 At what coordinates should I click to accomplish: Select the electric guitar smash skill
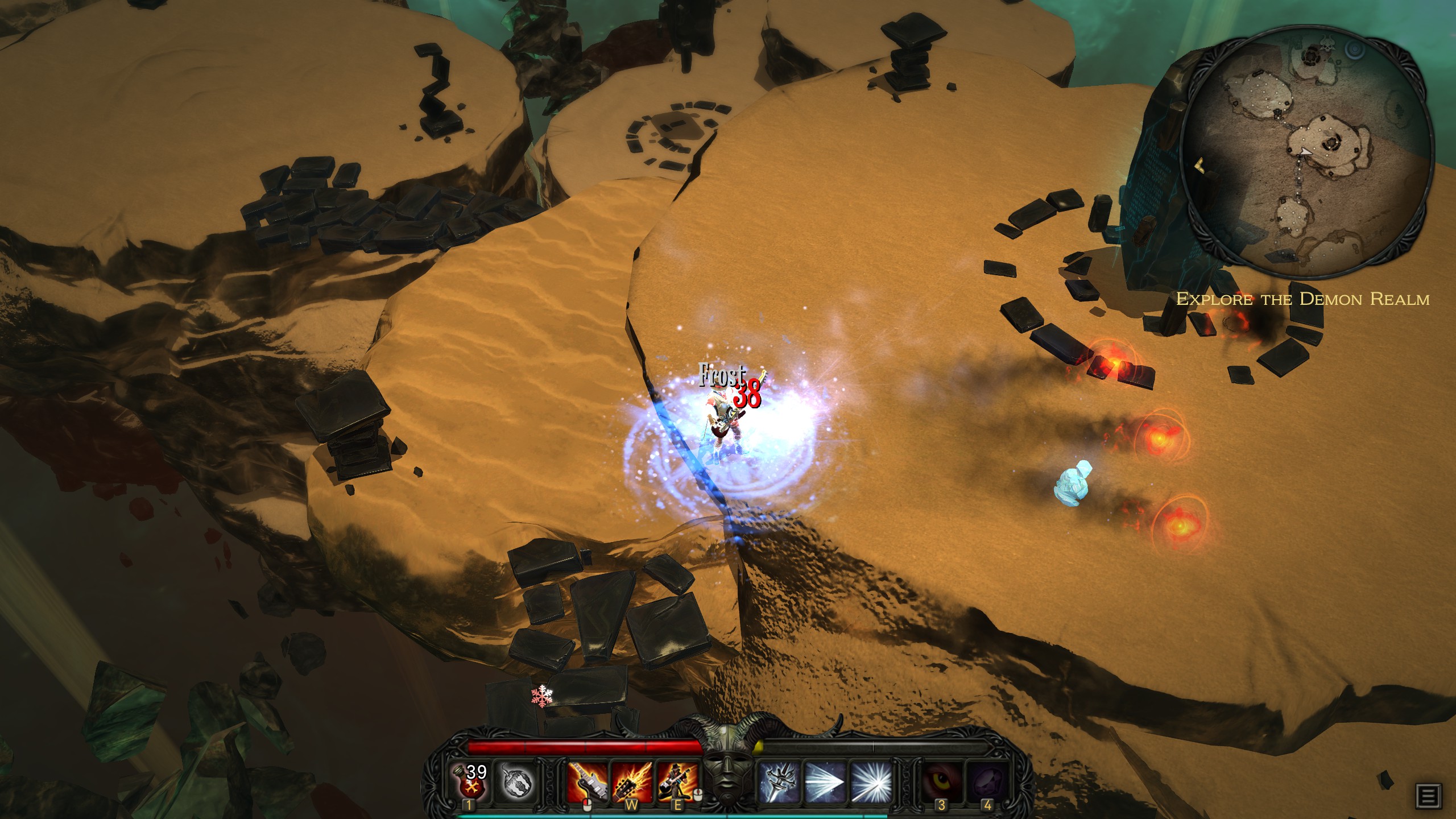point(587,780)
